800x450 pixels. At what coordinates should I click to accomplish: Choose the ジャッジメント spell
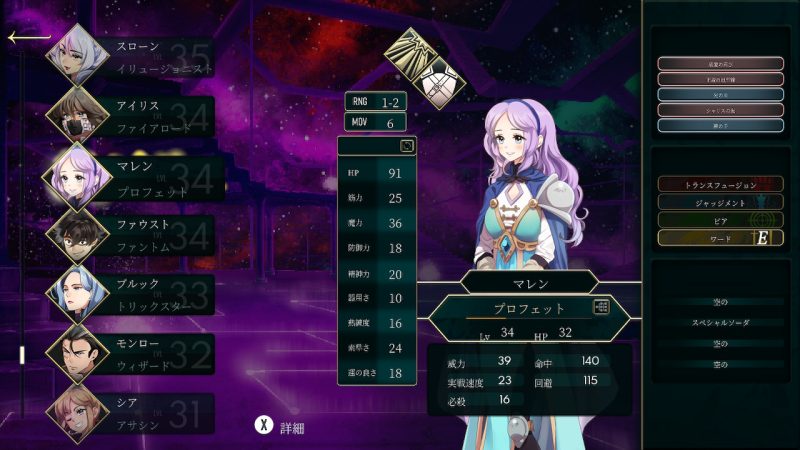pos(720,202)
